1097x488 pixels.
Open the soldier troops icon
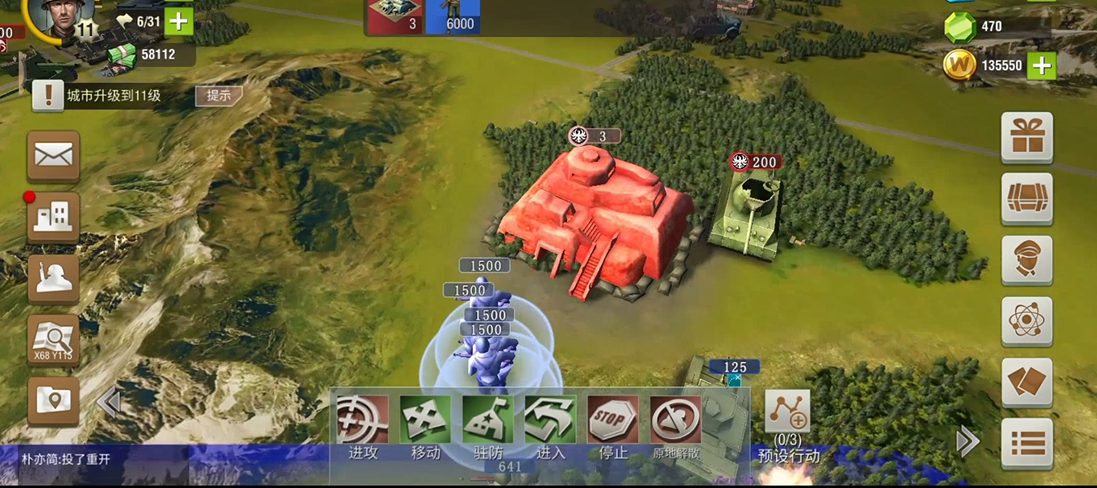53,279
